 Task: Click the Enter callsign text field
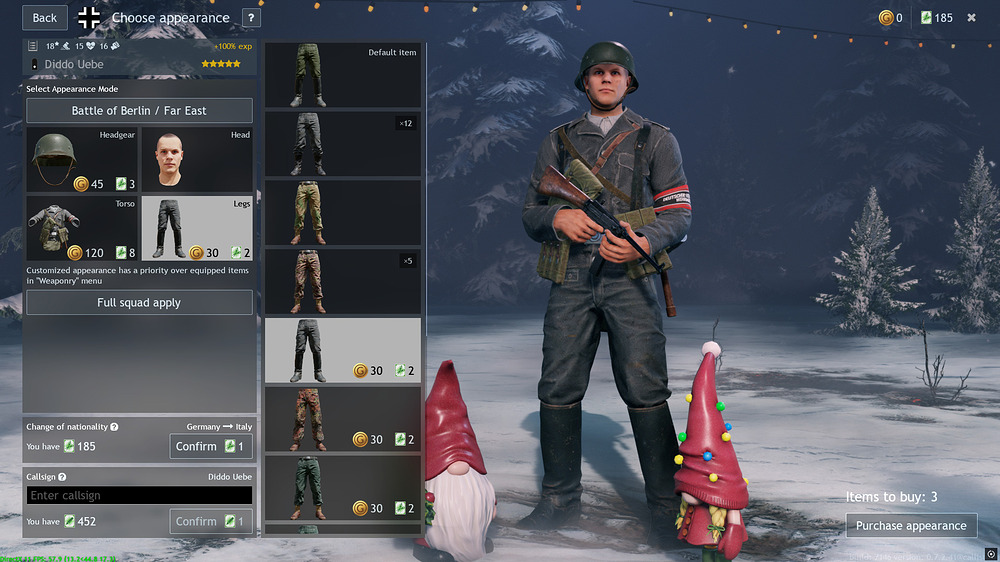(139, 495)
